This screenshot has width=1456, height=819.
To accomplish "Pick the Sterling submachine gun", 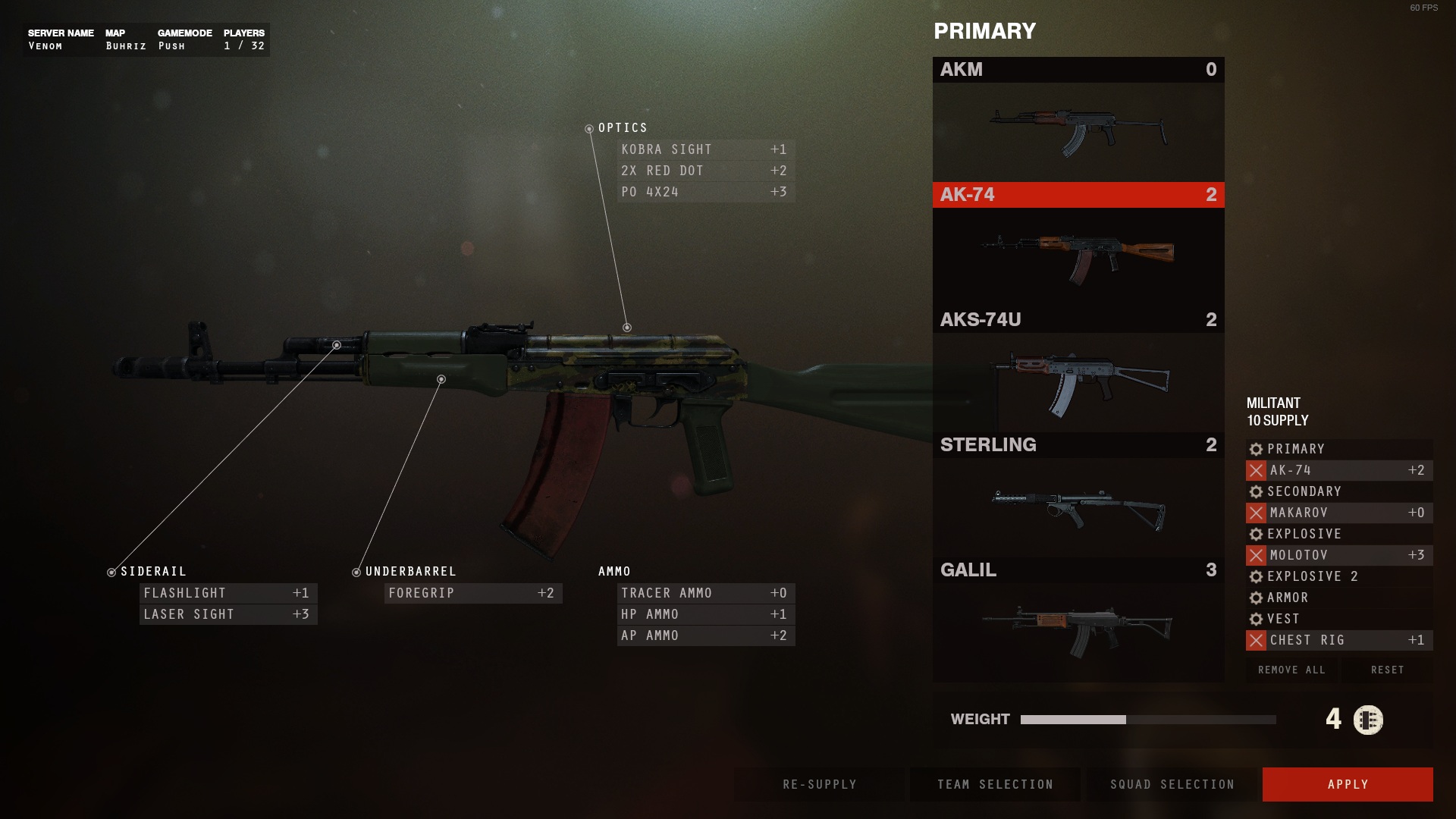I will tap(1078, 494).
